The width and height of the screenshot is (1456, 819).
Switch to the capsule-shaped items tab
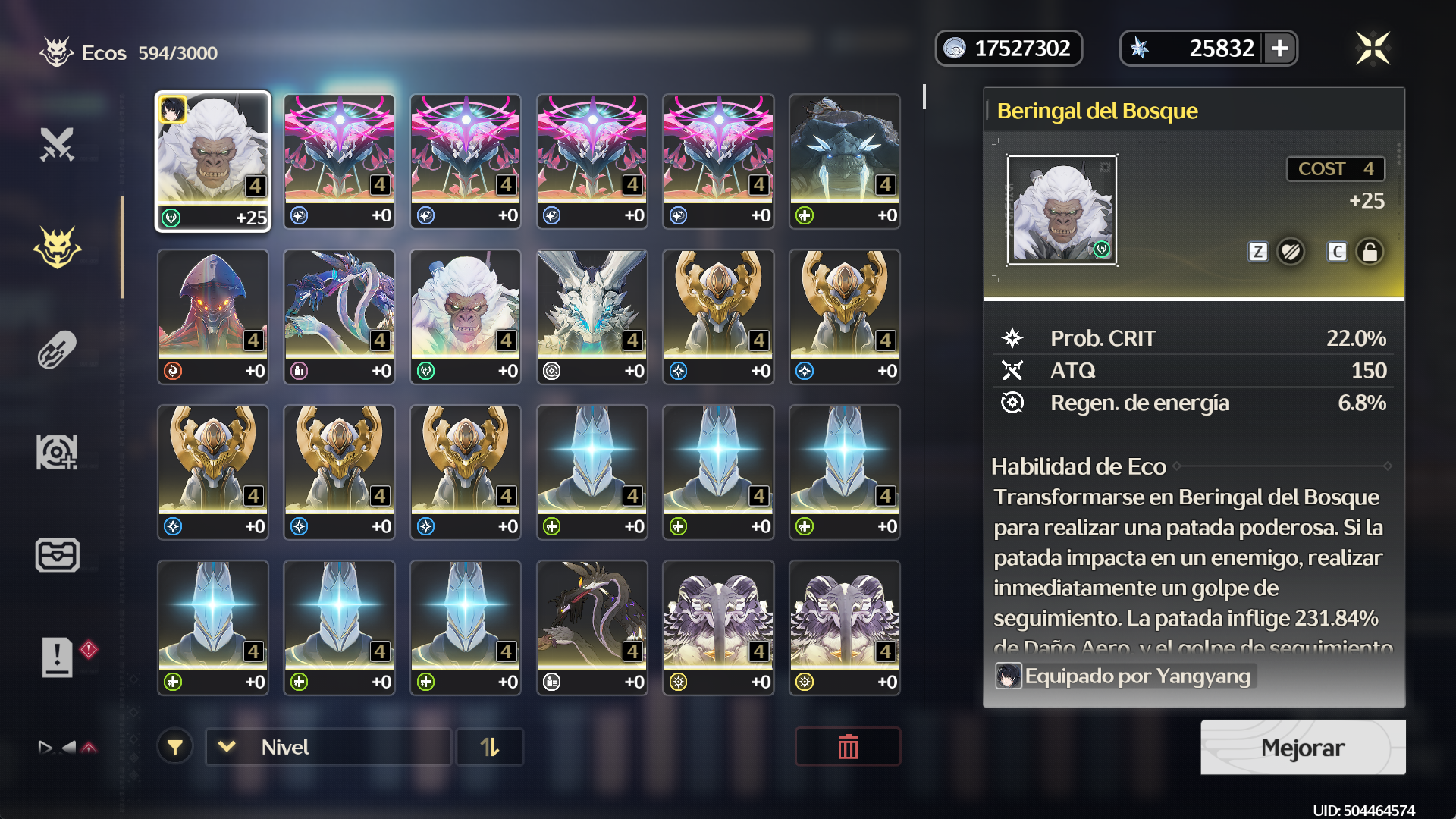pyautogui.click(x=57, y=350)
